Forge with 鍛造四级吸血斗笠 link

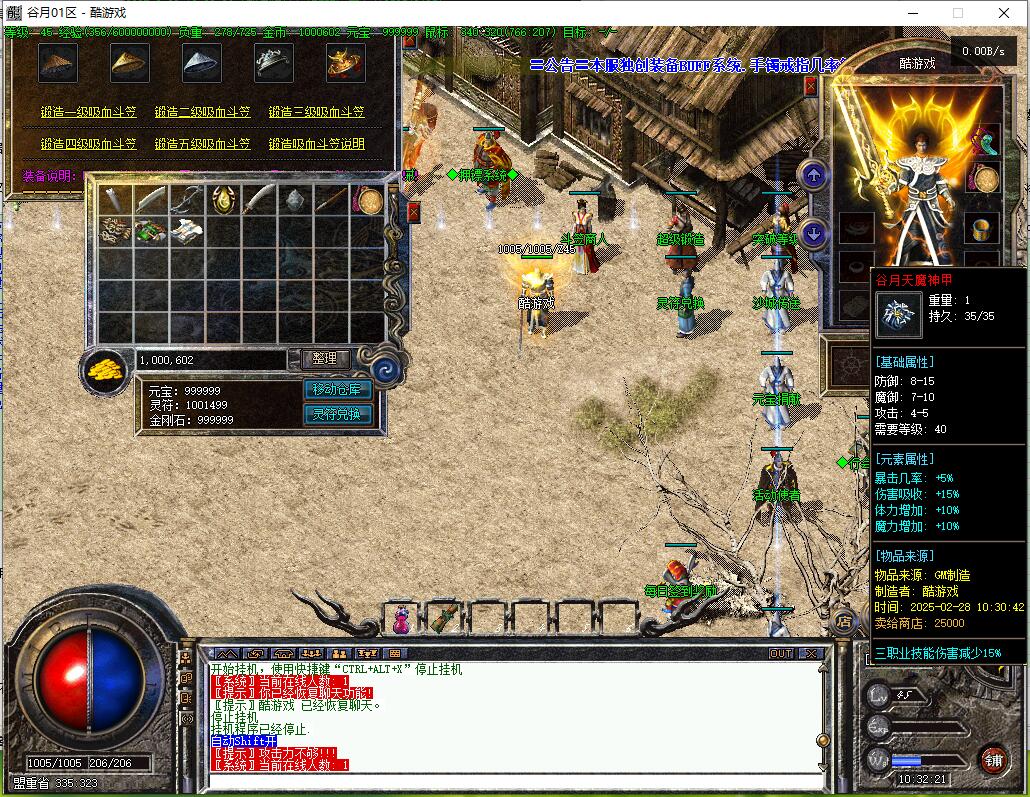[x=89, y=144]
